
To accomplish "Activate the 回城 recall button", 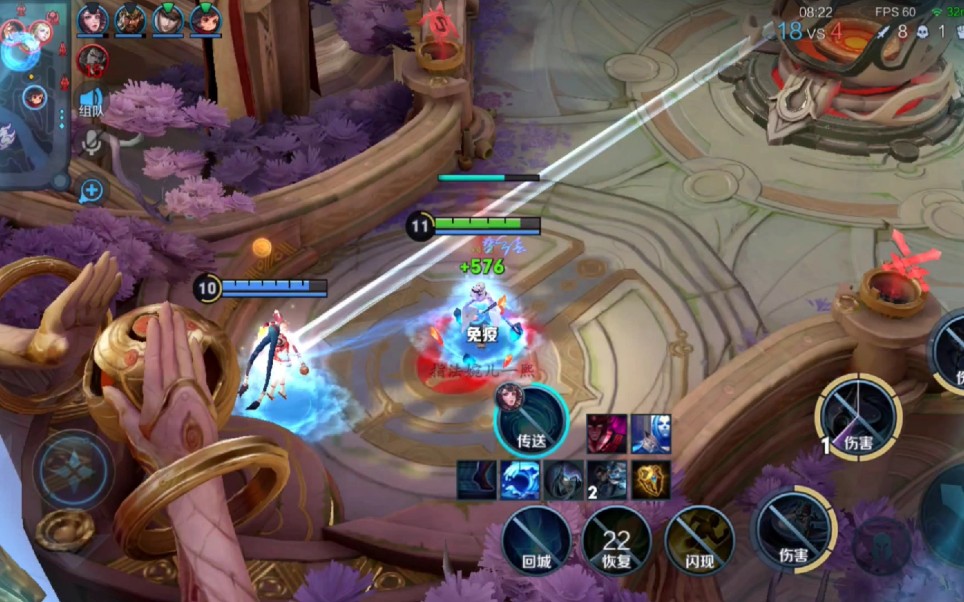I will [x=537, y=542].
